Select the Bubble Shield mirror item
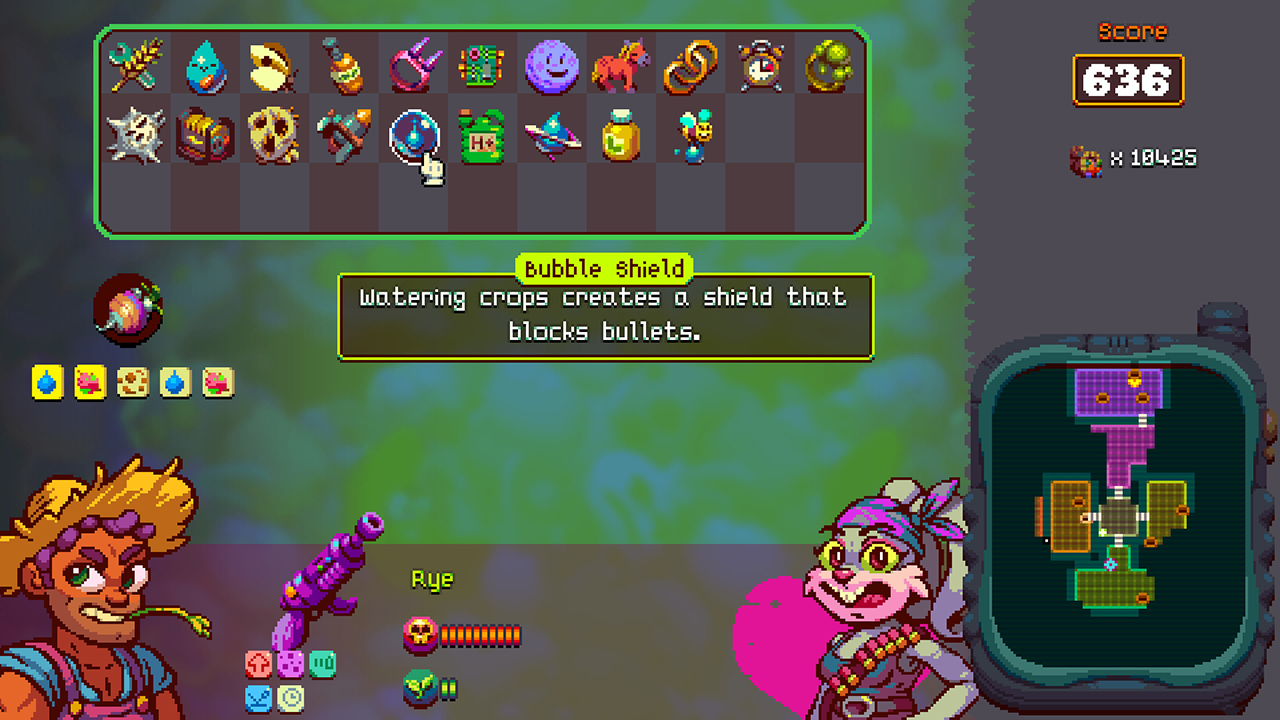 tap(414, 136)
